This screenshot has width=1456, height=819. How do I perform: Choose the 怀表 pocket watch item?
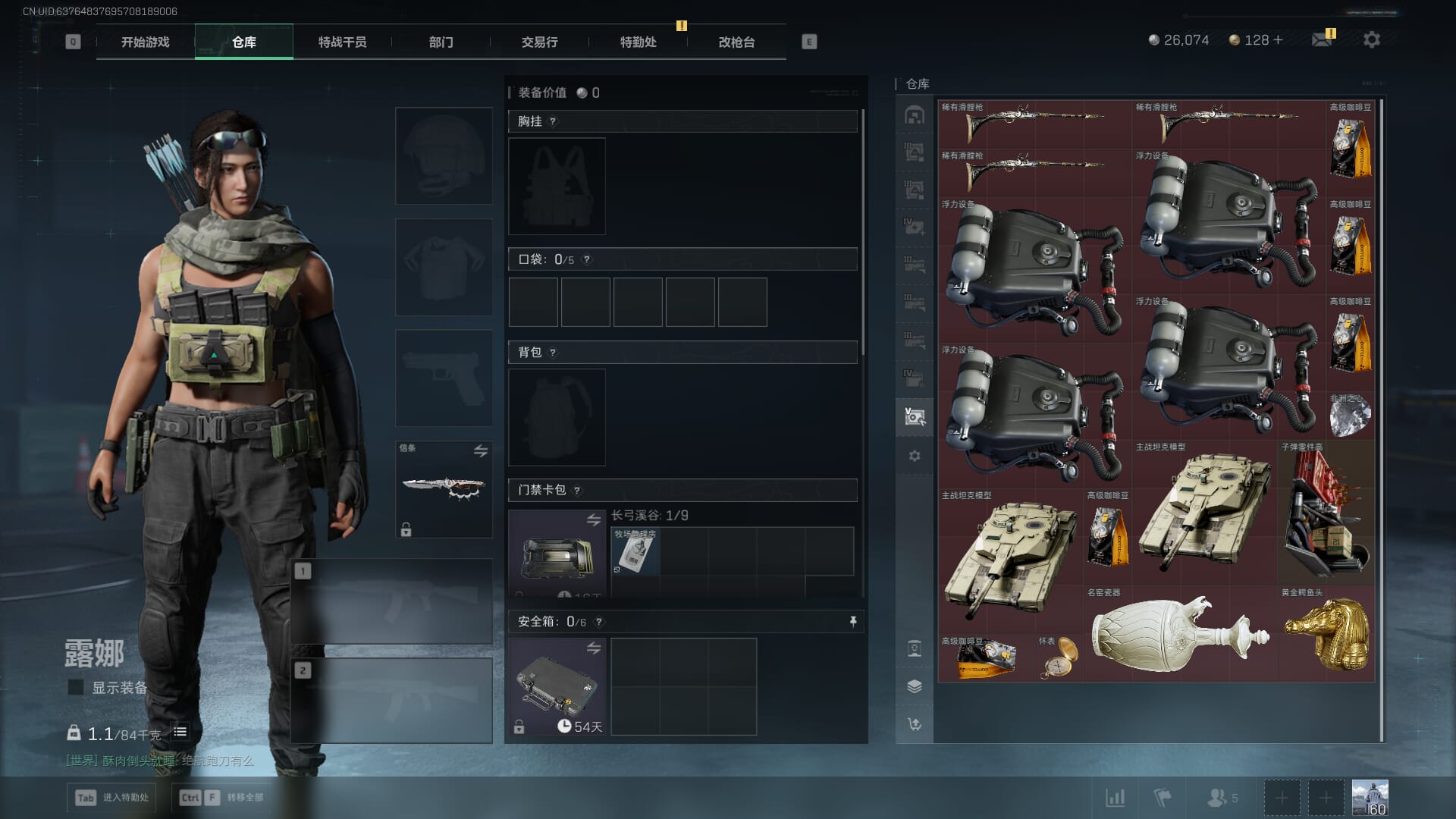click(x=1059, y=658)
